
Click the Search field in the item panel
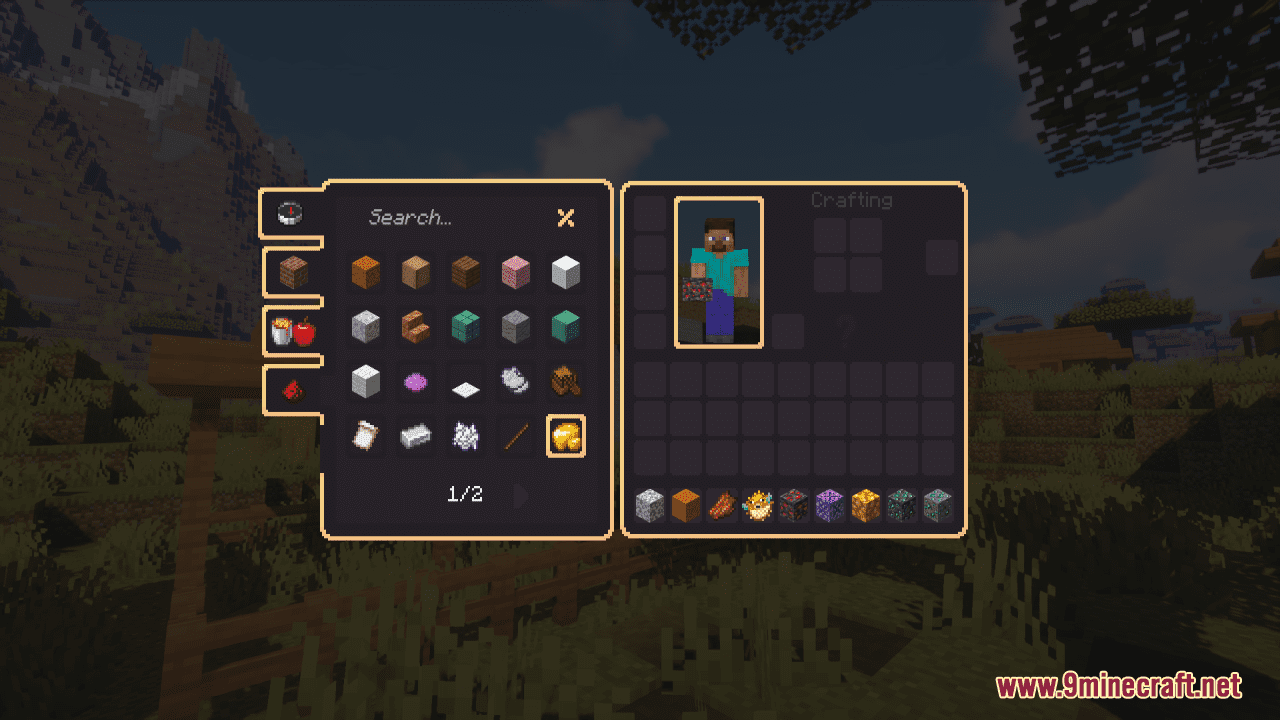click(x=440, y=217)
